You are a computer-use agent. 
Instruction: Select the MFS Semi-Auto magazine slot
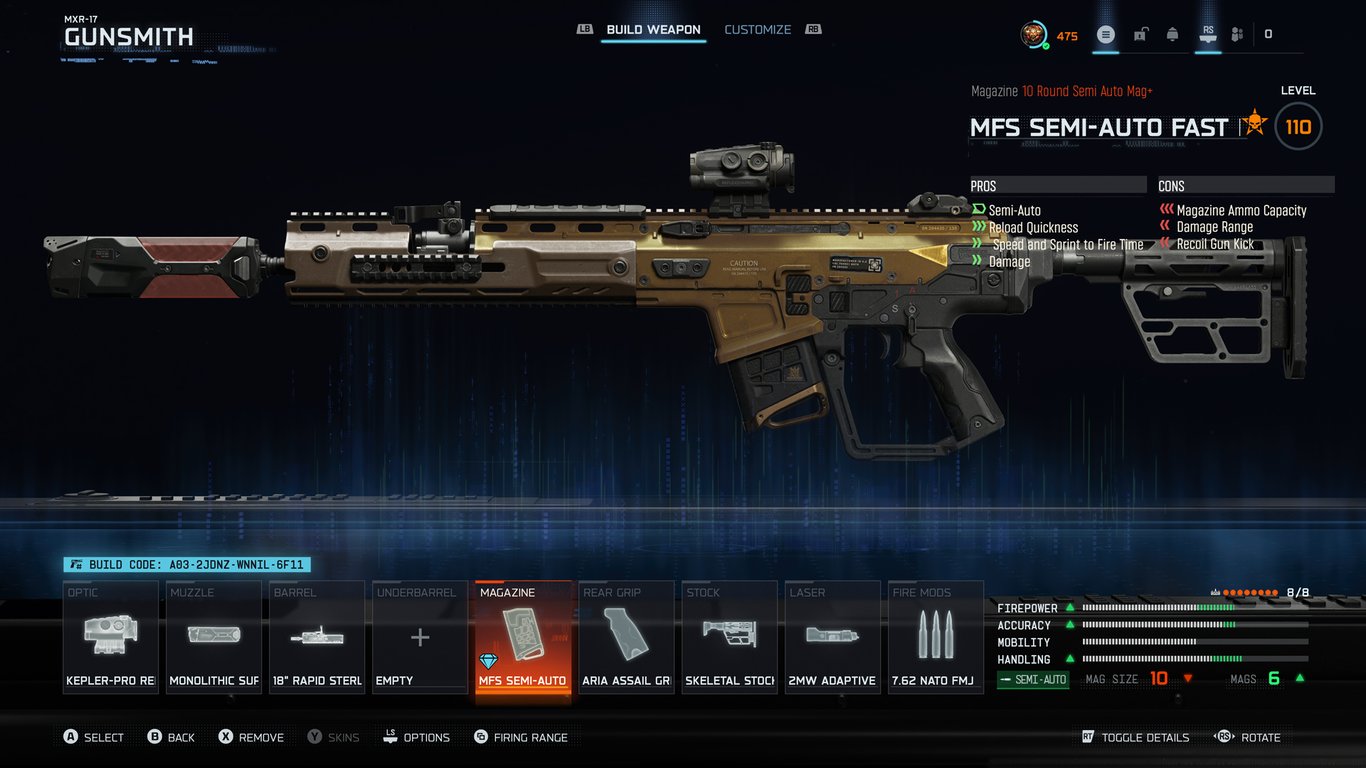[522, 636]
